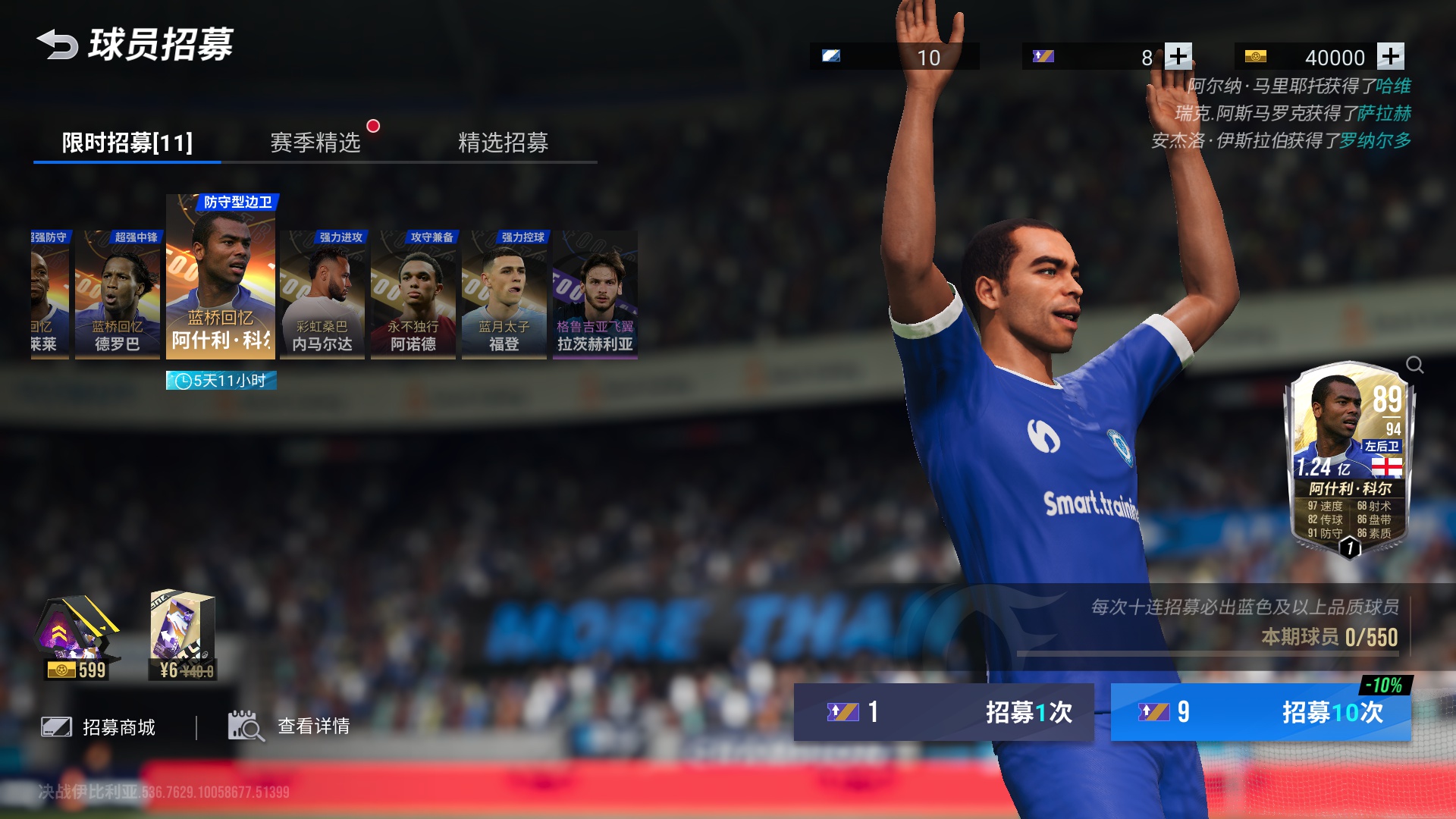Add more recruitment tickets with plus button
Screen dimensions: 1456x819
(x=1178, y=56)
